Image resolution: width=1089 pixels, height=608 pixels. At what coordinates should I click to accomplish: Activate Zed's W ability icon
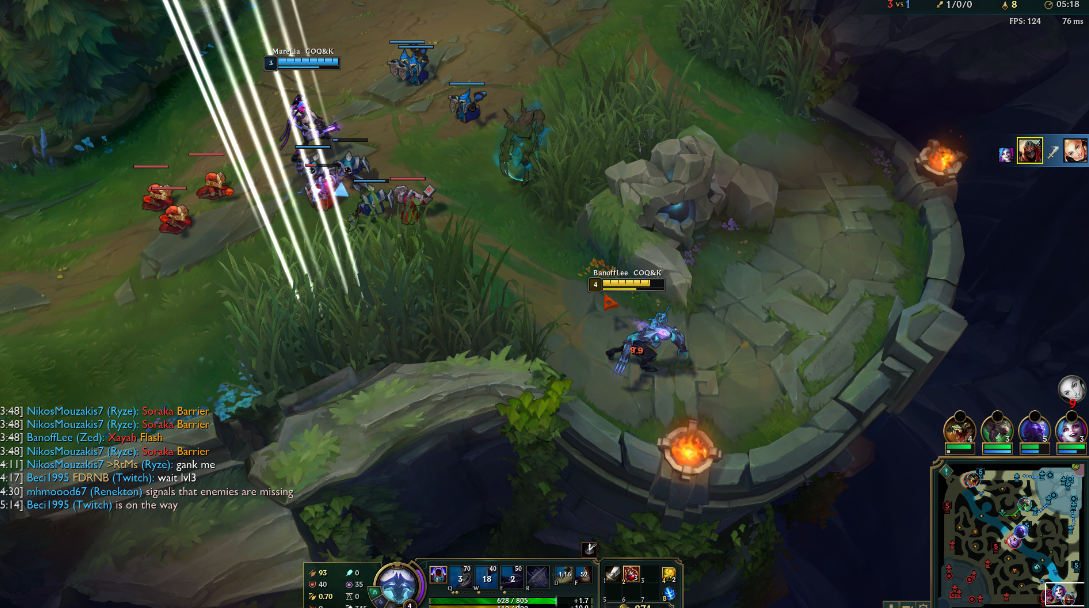pos(487,576)
